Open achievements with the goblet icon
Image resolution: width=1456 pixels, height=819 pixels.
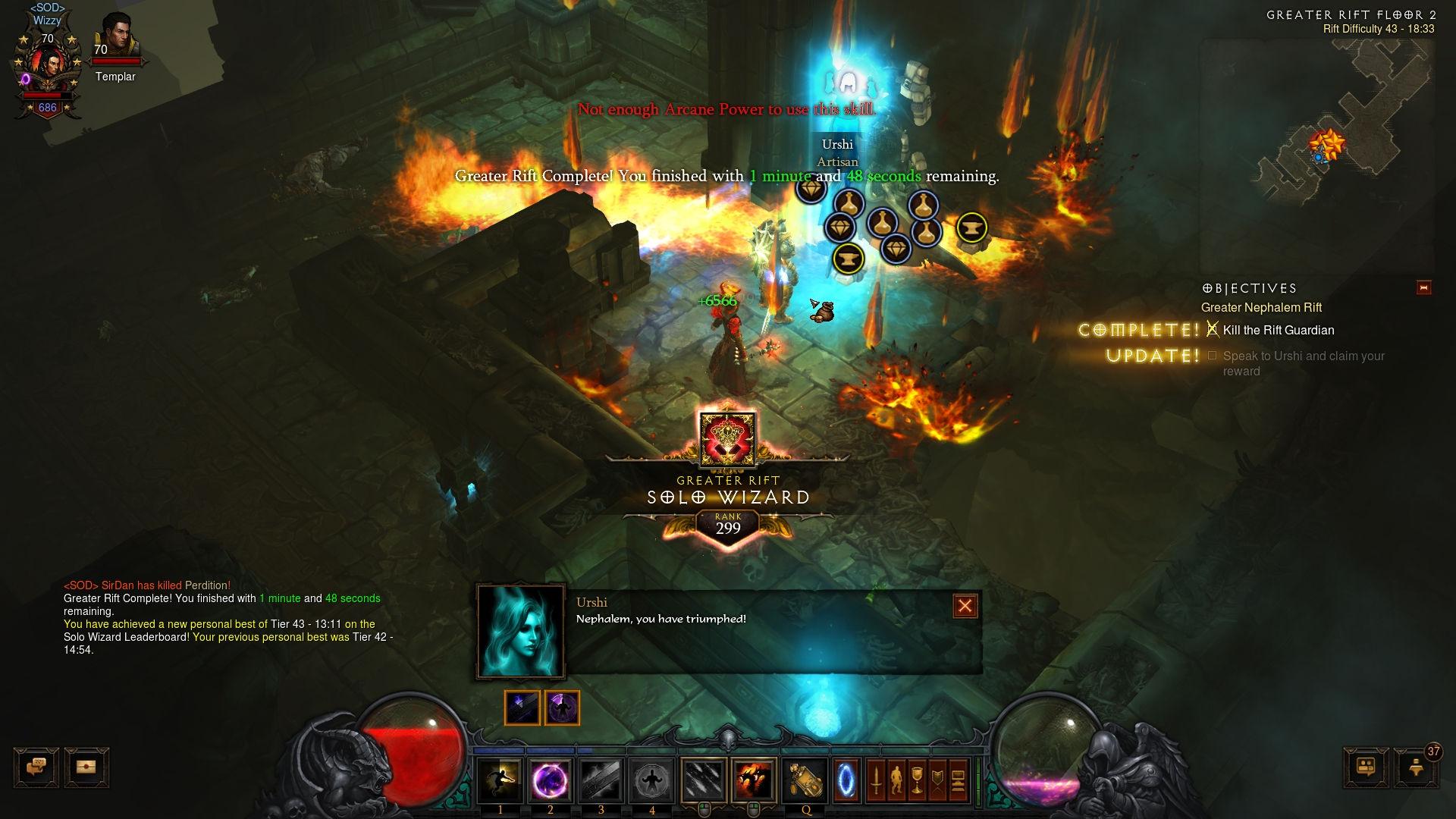(x=917, y=780)
